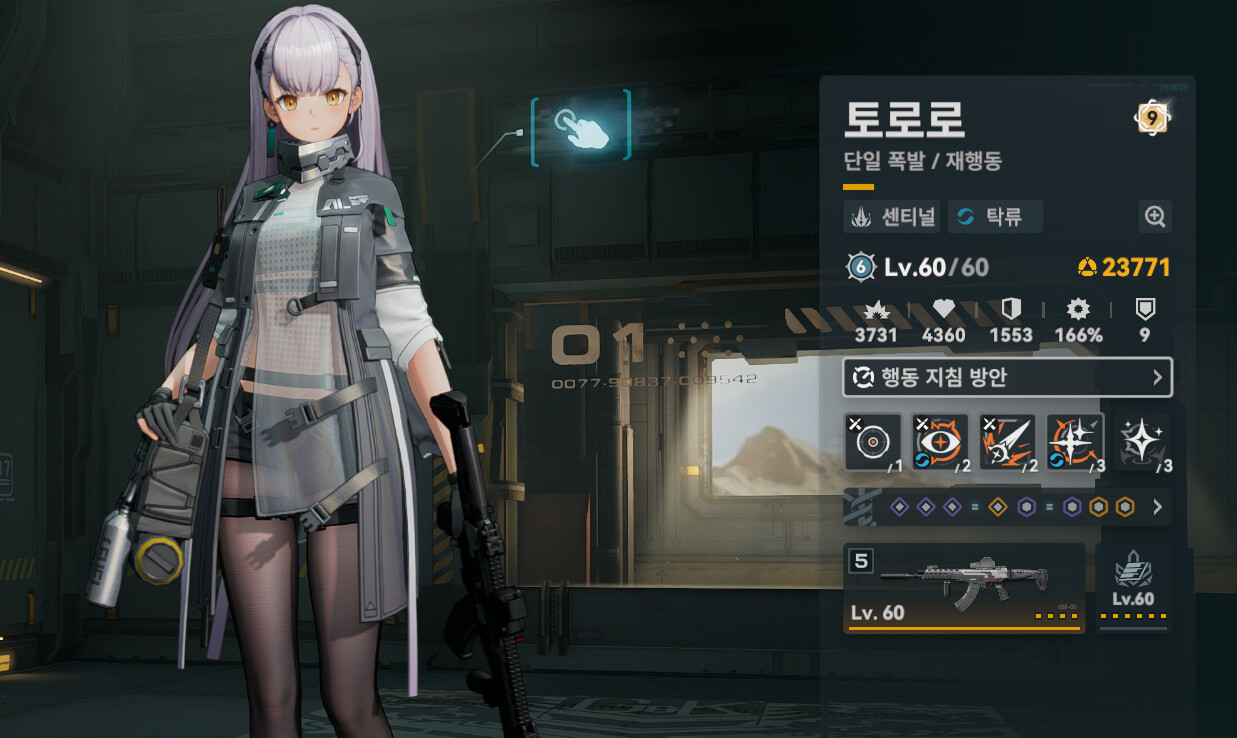Choose the orange eye skill icon

point(940,441)
